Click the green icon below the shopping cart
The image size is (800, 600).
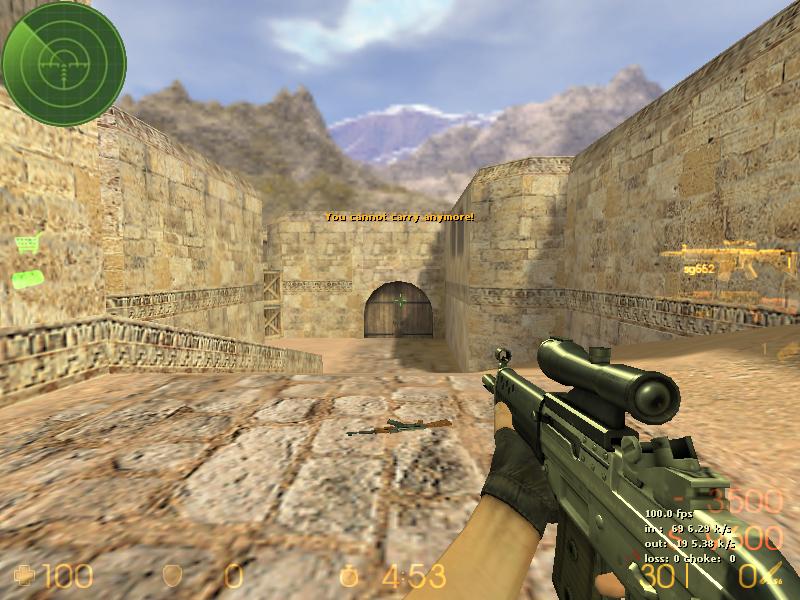tap(27, 278)
